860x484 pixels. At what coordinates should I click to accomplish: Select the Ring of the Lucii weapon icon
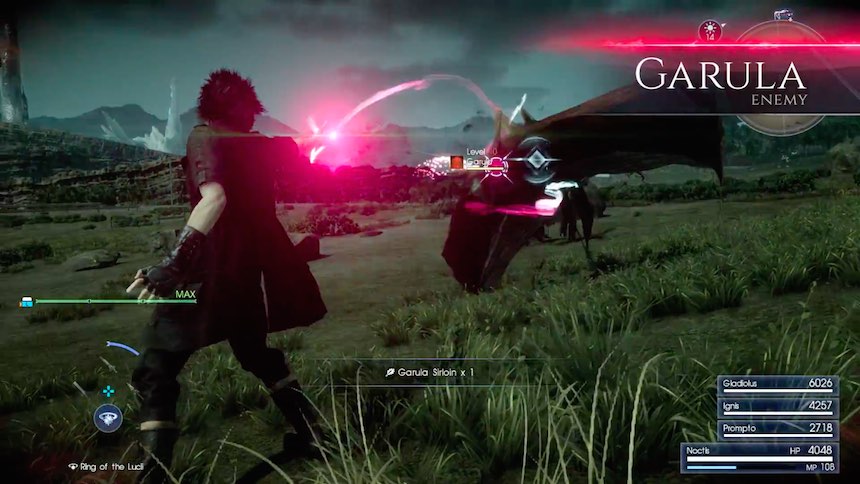point(108,418)
